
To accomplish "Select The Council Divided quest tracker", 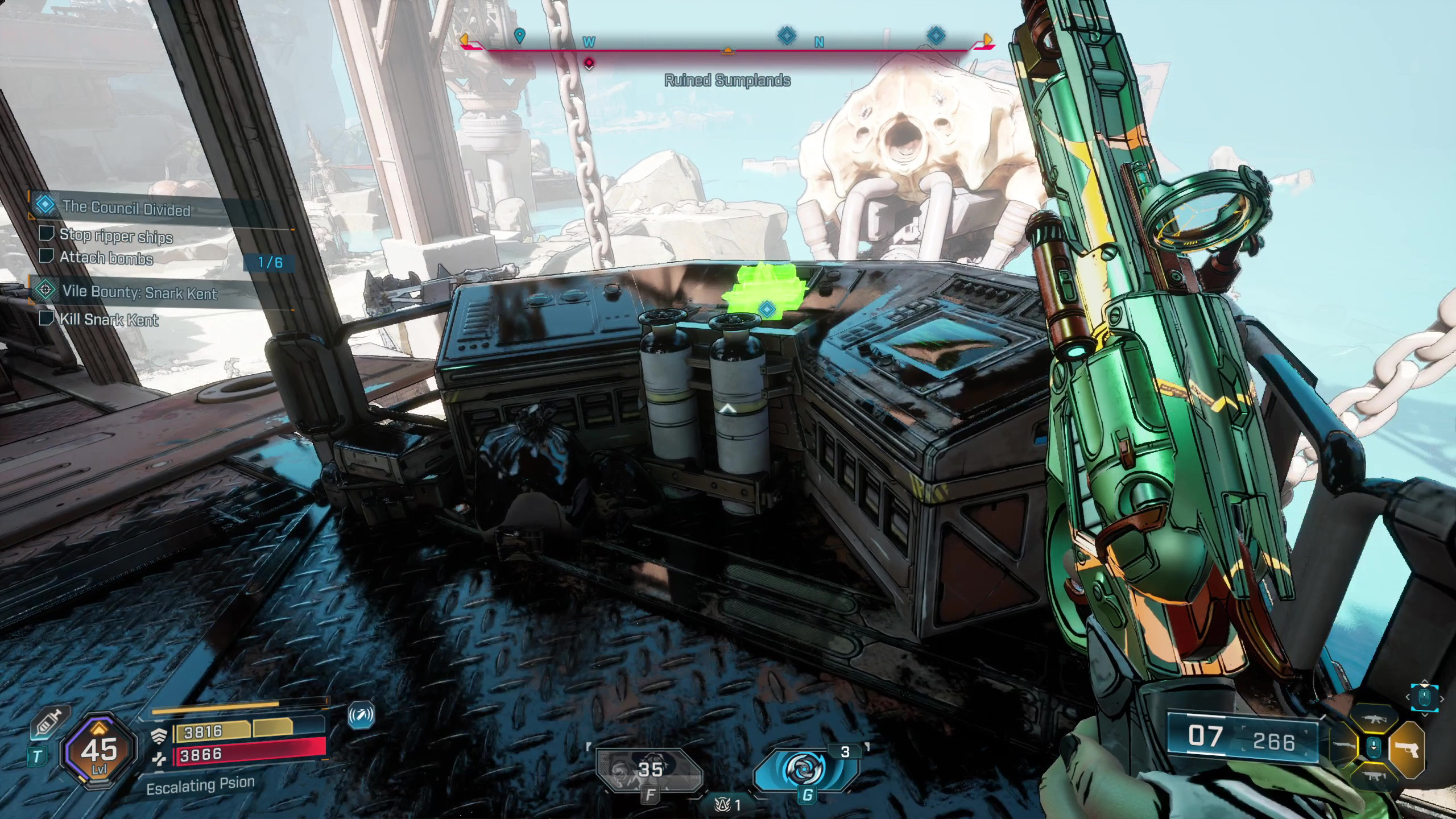I will pyautogui.click(x=126, y=208).
